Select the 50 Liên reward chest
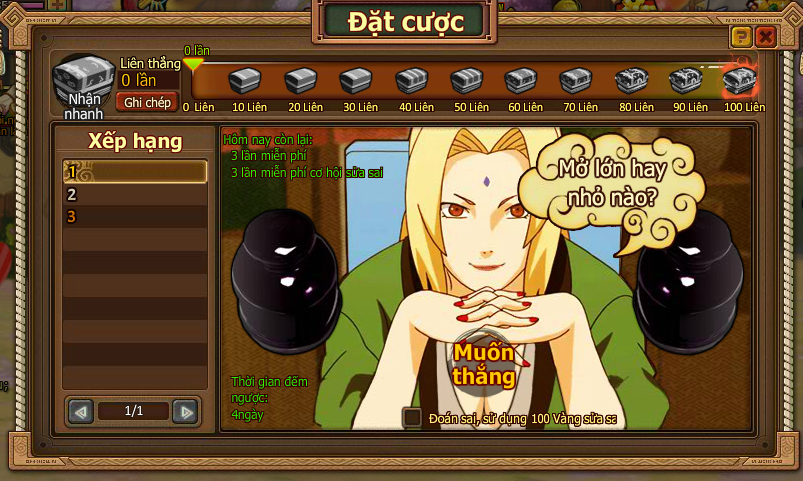Screen dimensions: 803x481 click(465, 80)
